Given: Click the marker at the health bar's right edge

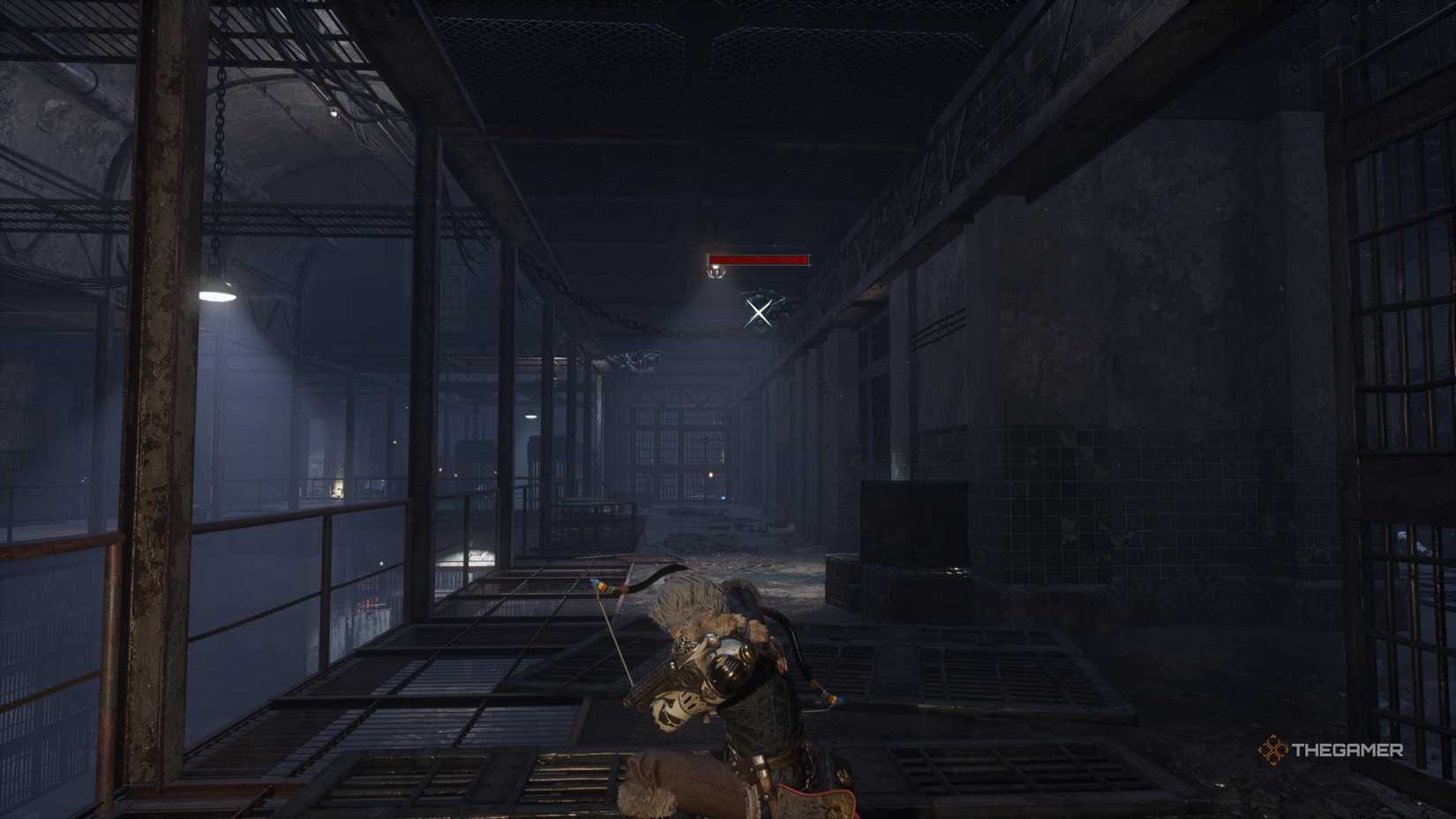Looking at the screenshot, I should (809, 261).
